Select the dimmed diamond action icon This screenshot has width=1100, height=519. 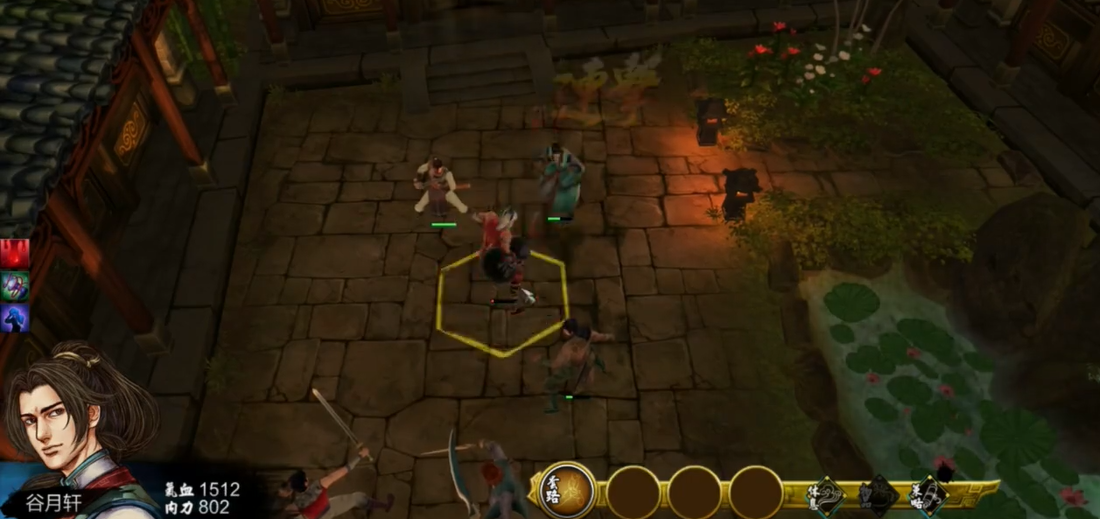click(878, 495)
